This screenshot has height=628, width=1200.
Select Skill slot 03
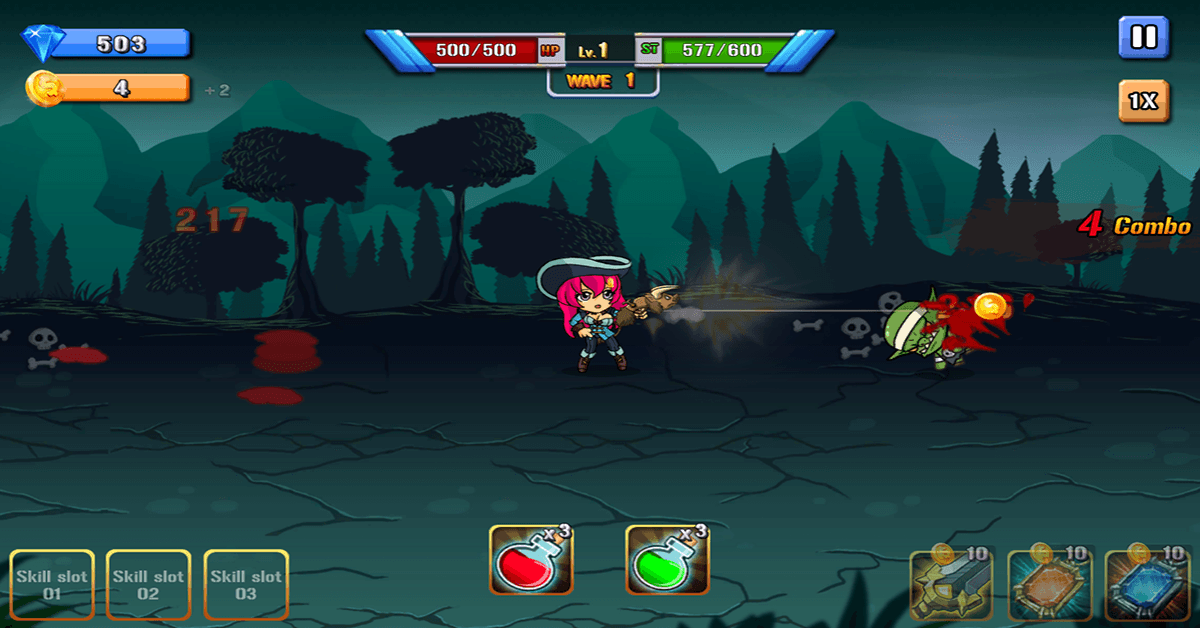click(x=246, y=585)
